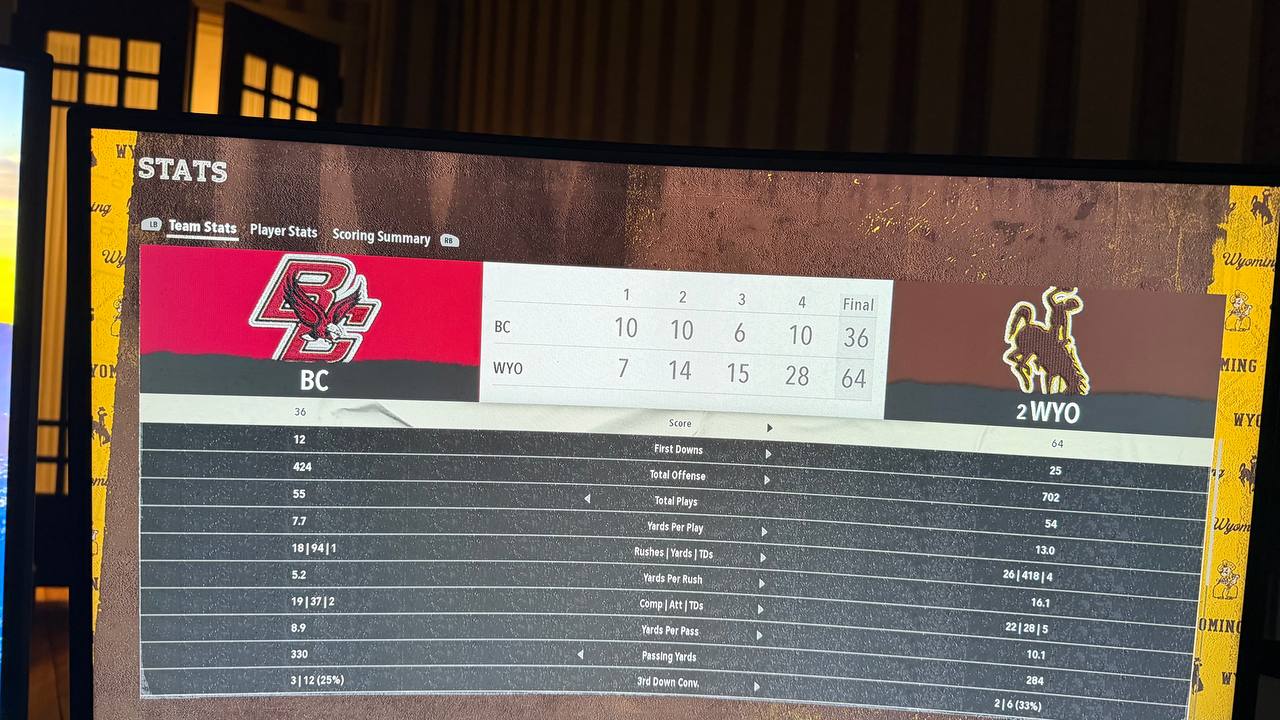Click BC's Final score cell showing 36
This screenshot has width=1280, height=720.
click(855, 338)
